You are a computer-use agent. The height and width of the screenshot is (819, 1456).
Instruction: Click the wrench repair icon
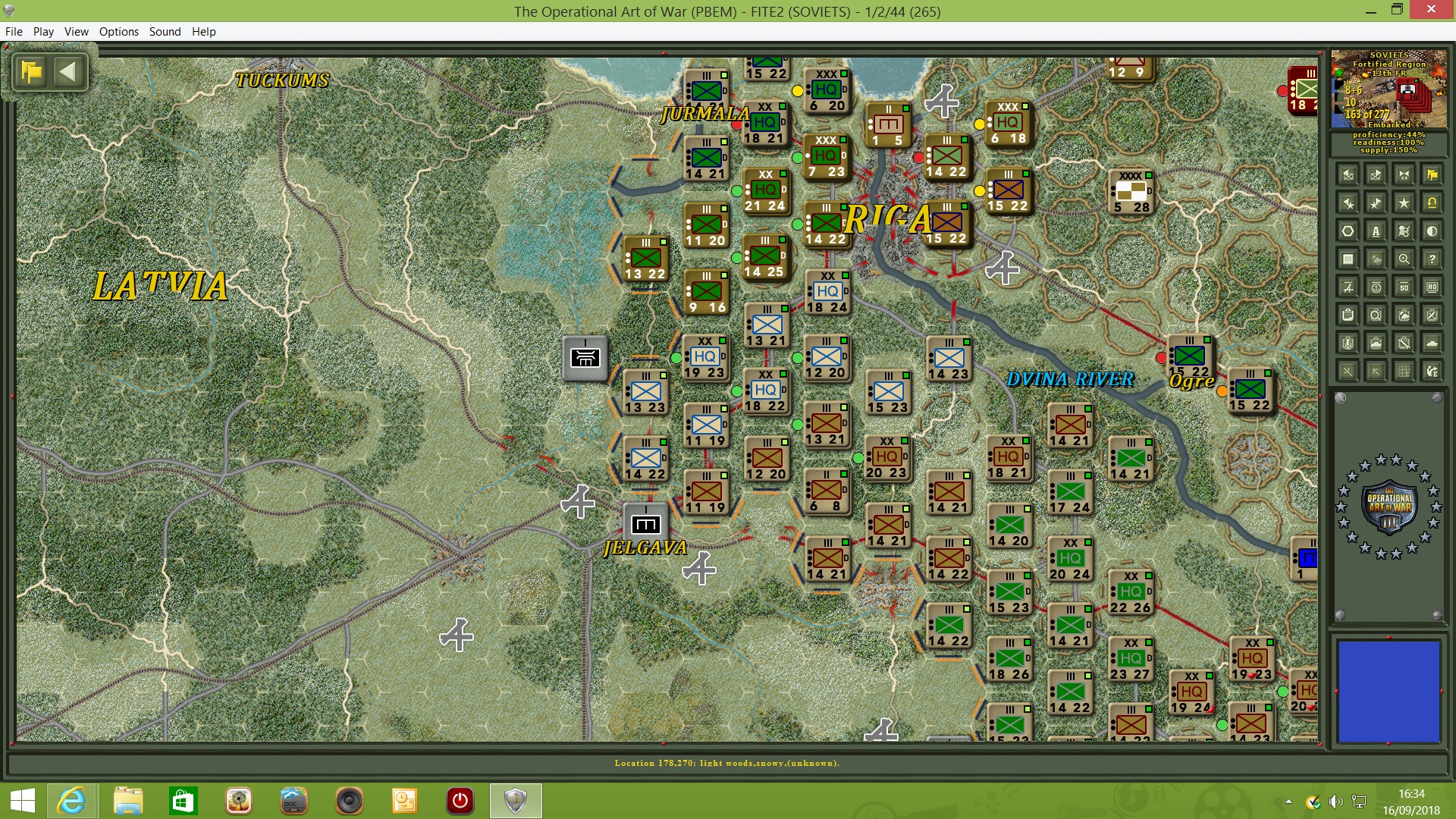tap(1404, 343)
